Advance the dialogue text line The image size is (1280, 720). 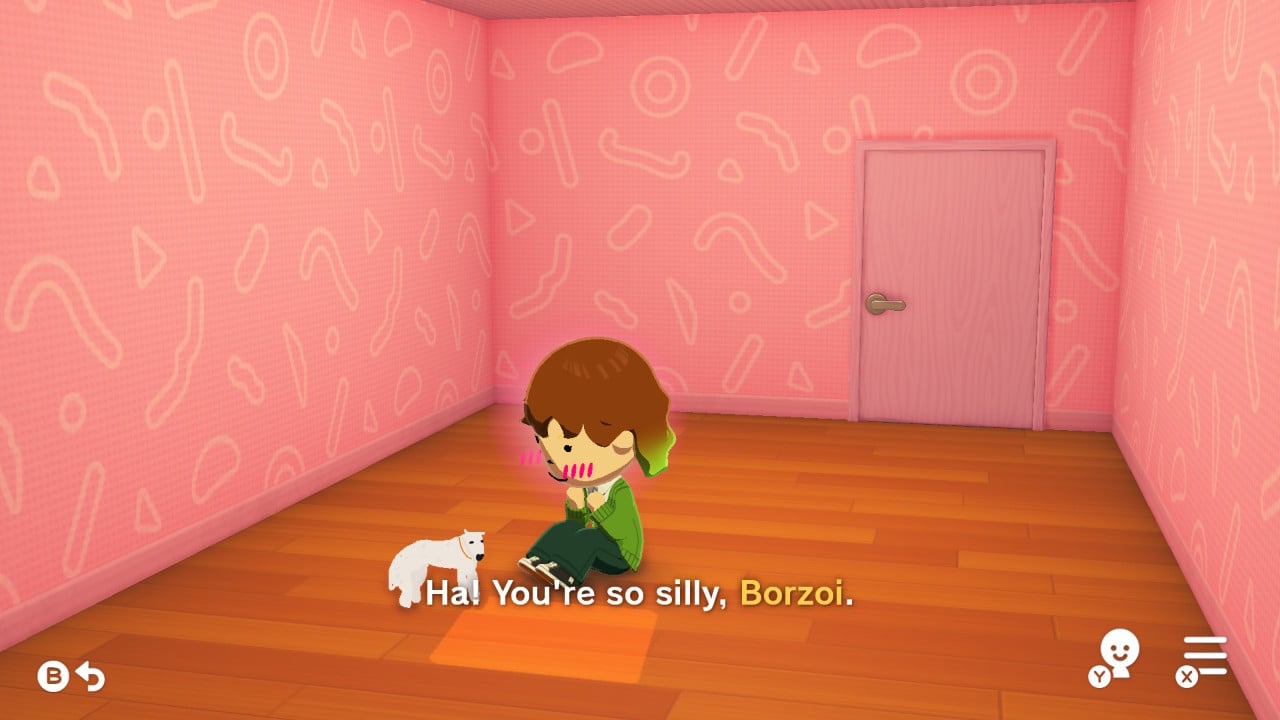click(640, 592)
